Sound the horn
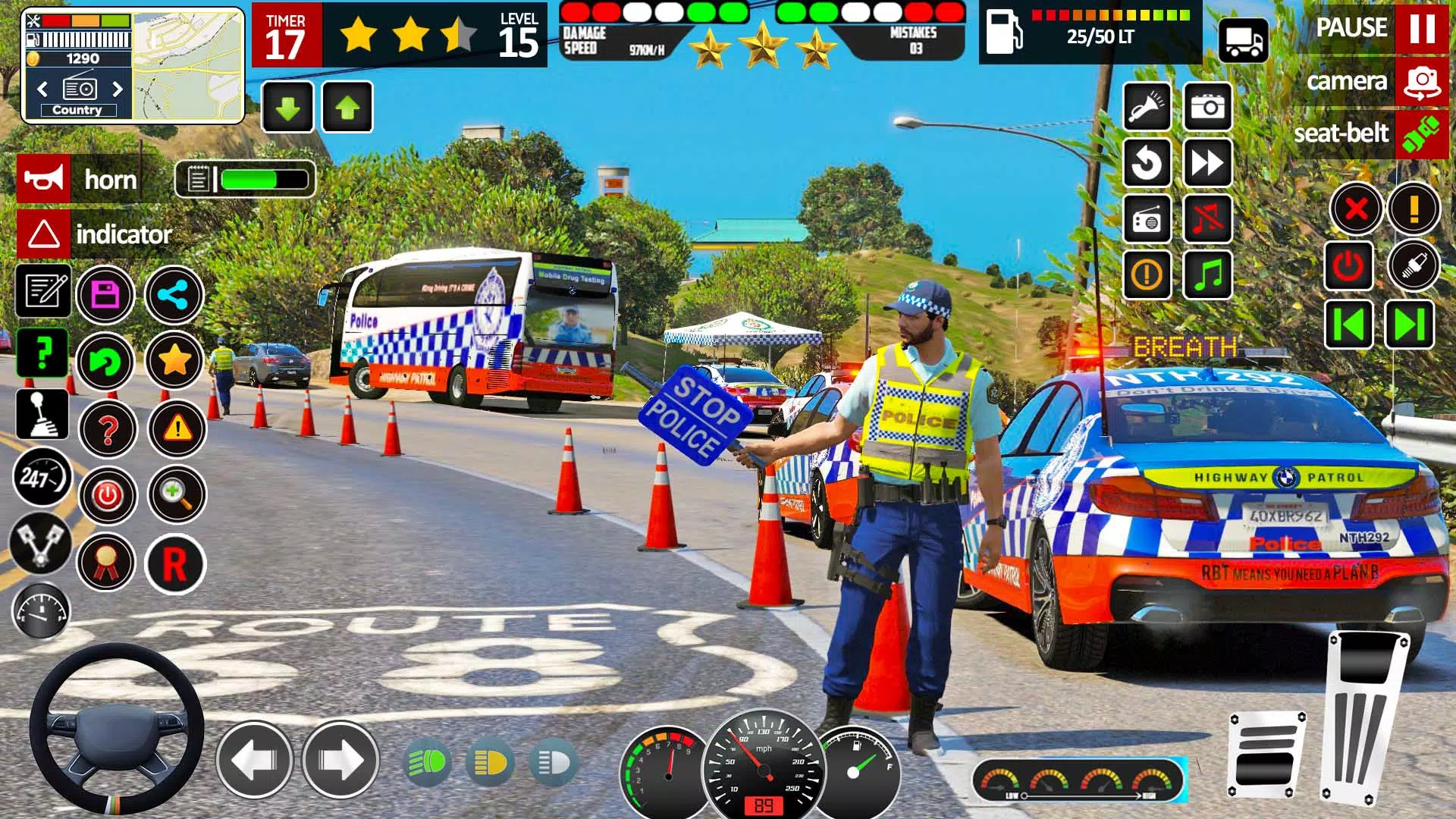Image resolution: width=1456 pixels, height=819 pixels. point(42,180)
